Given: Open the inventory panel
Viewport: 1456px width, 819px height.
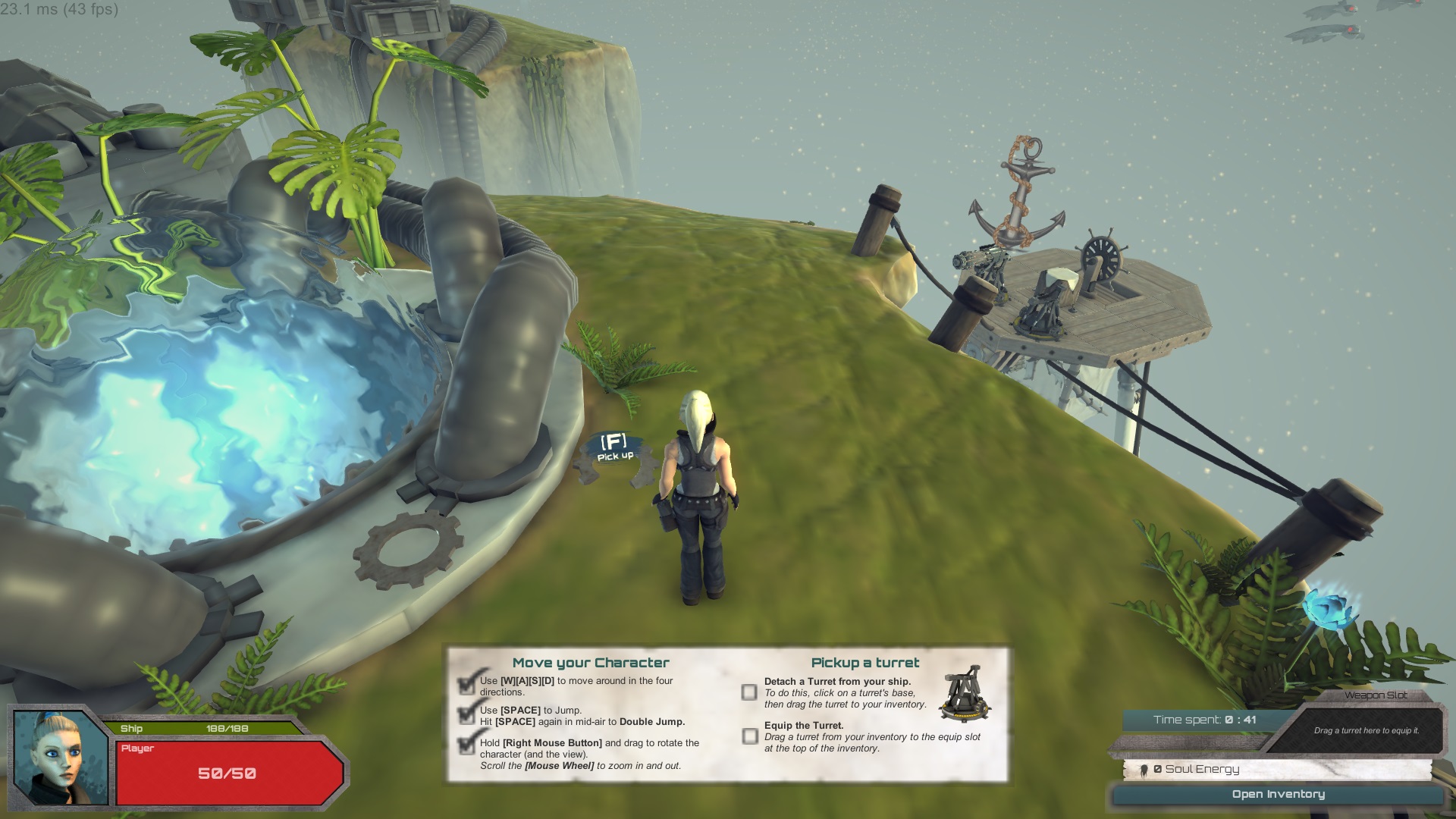Looking at the screenshot, I should click(1278, 794).
